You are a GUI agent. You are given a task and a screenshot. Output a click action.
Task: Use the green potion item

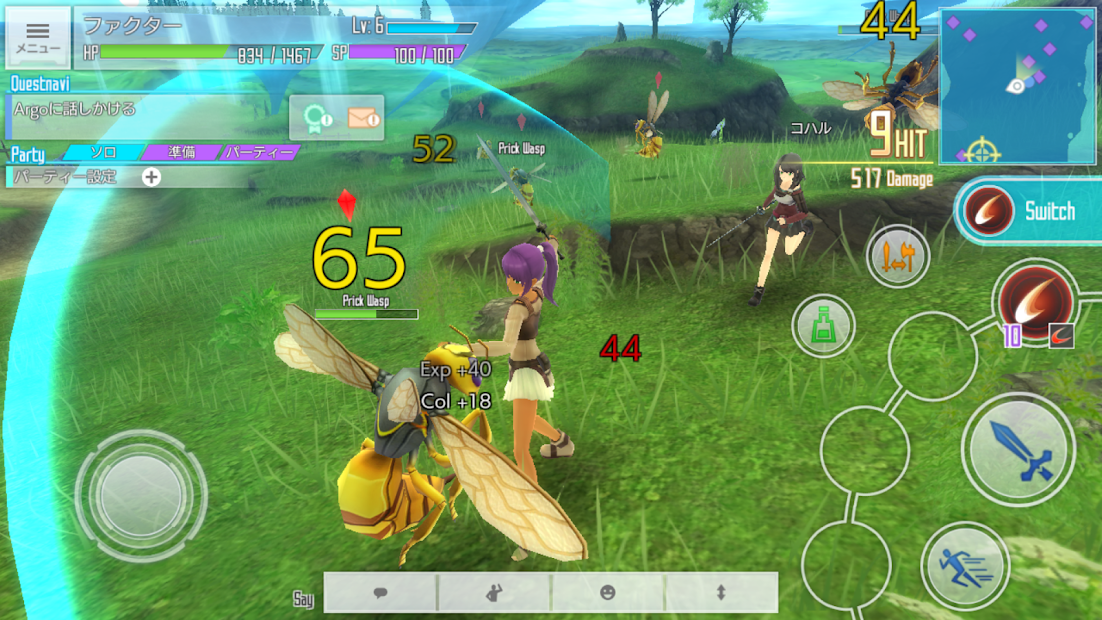pos(823,327)
